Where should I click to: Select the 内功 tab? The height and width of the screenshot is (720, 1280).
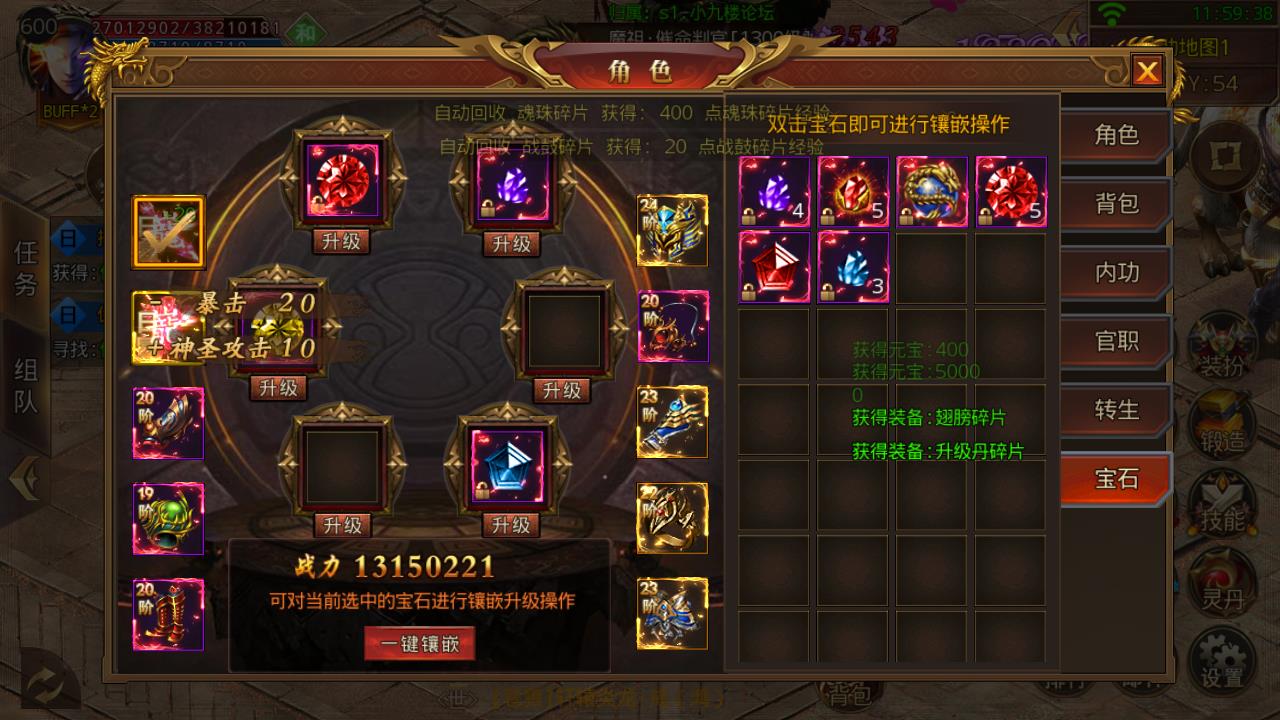pyautogui.click(x=1116, y=273)
